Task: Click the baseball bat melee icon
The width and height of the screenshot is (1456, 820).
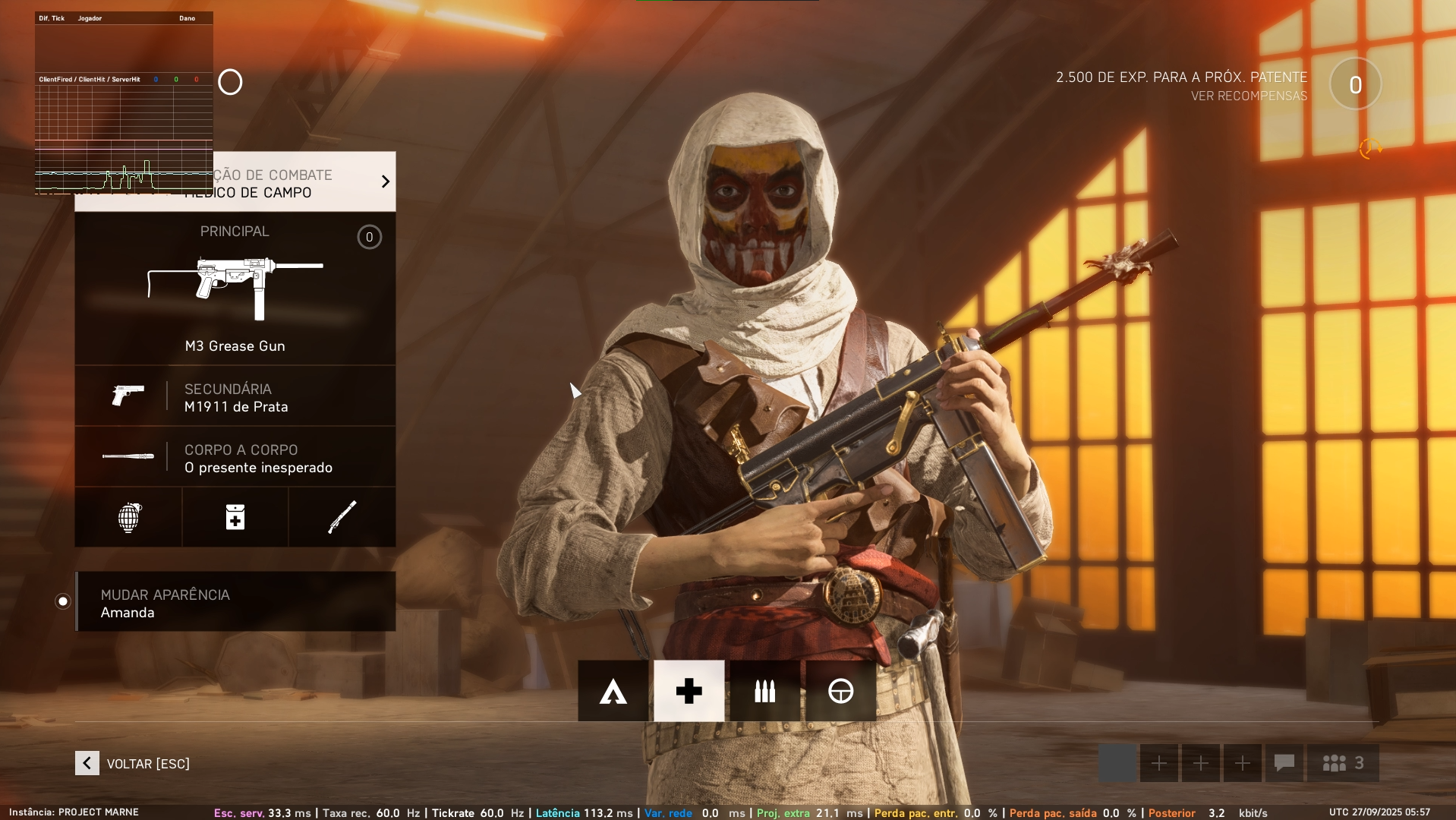Action: tap(128, 456)
